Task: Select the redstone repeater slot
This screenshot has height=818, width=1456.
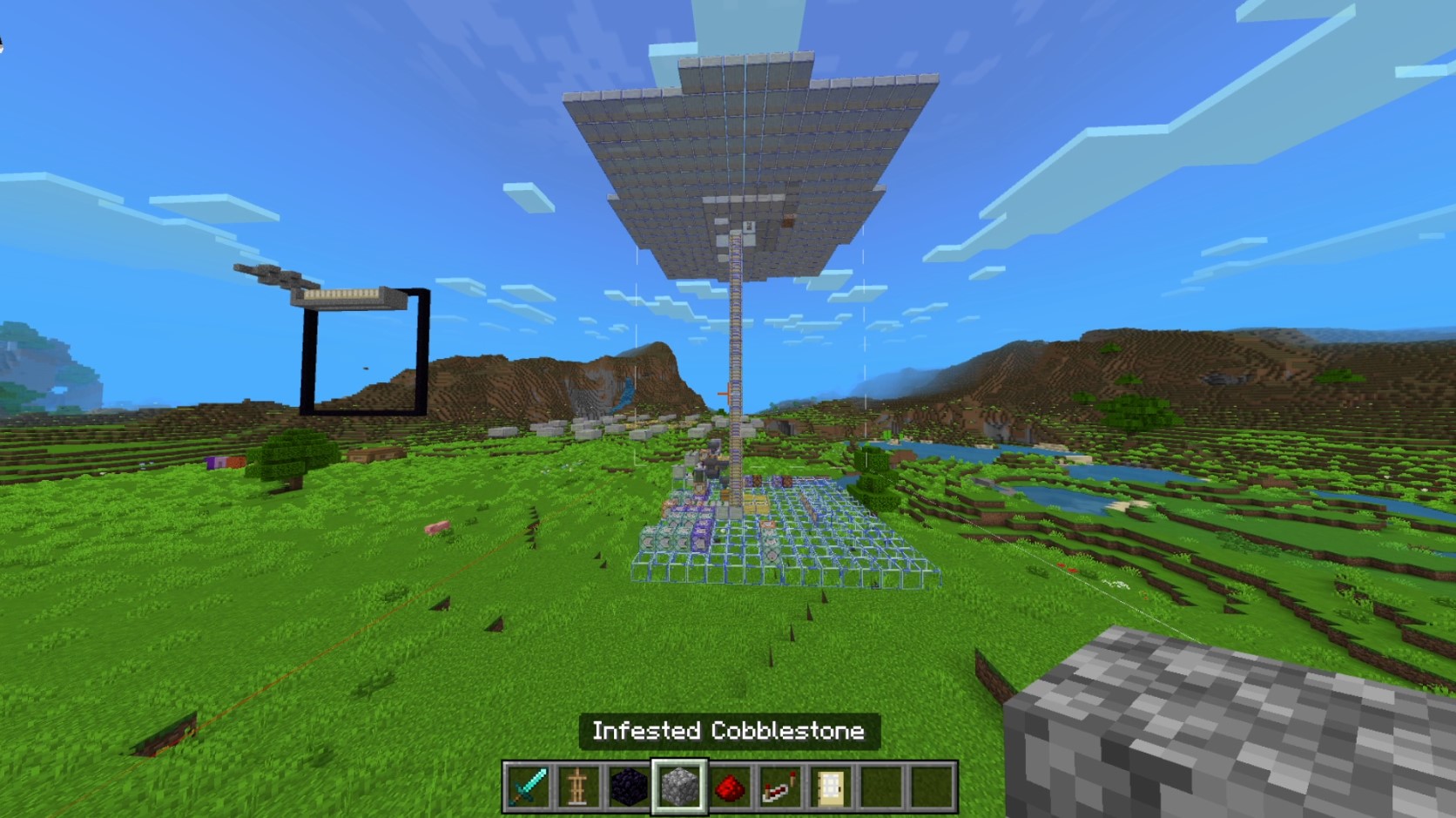Action: [779, 787]
